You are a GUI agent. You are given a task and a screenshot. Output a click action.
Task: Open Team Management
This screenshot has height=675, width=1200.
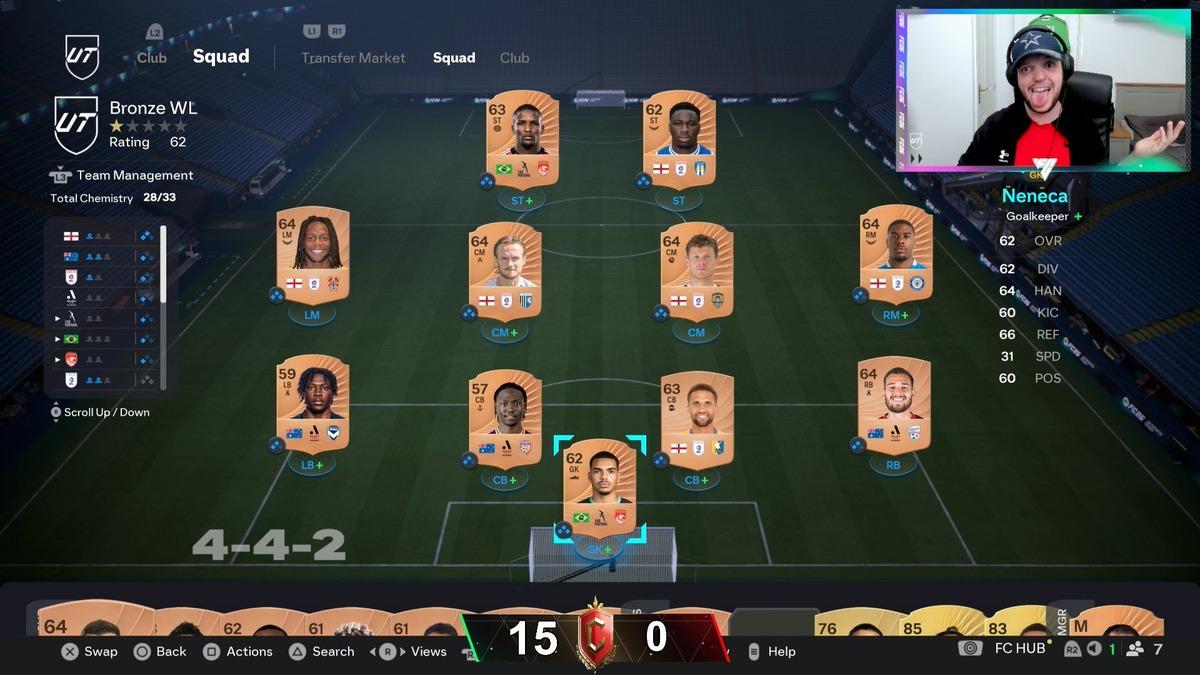(x=135, y=175)
